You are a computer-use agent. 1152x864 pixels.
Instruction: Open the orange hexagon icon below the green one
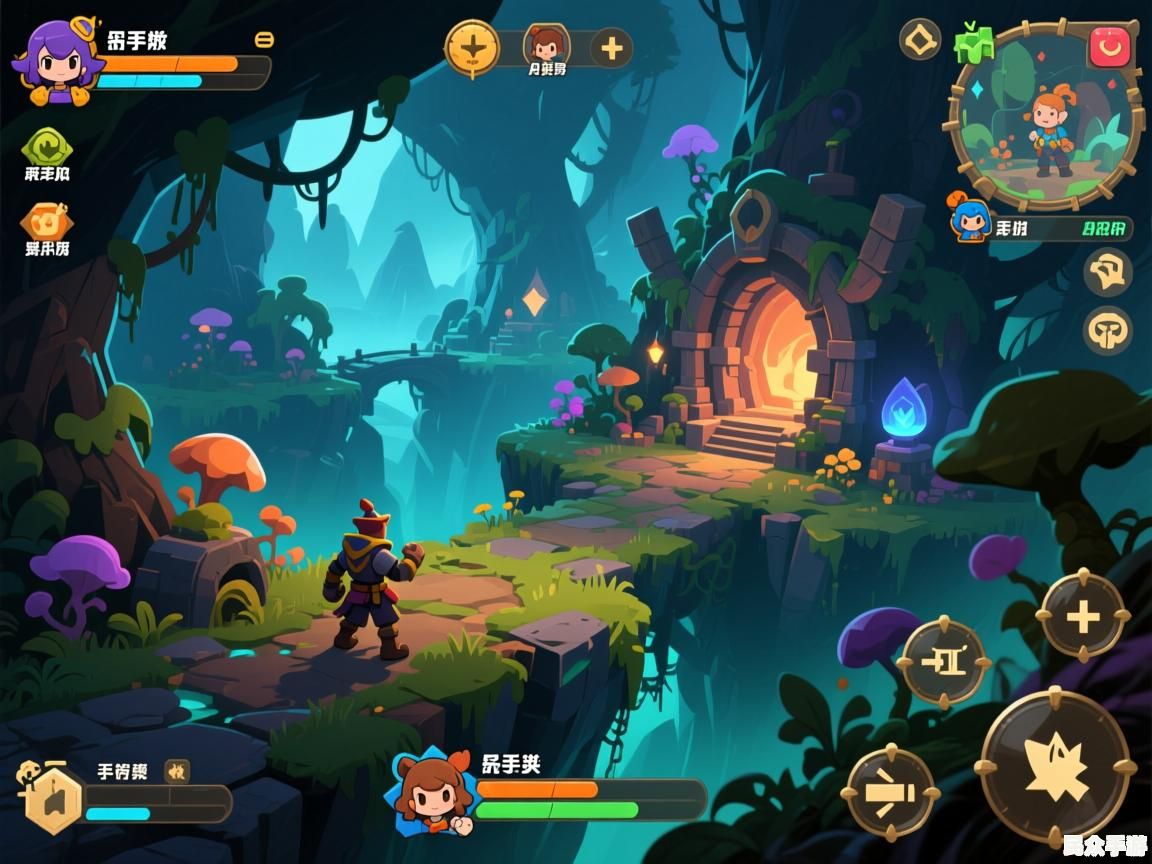[46, 222]
